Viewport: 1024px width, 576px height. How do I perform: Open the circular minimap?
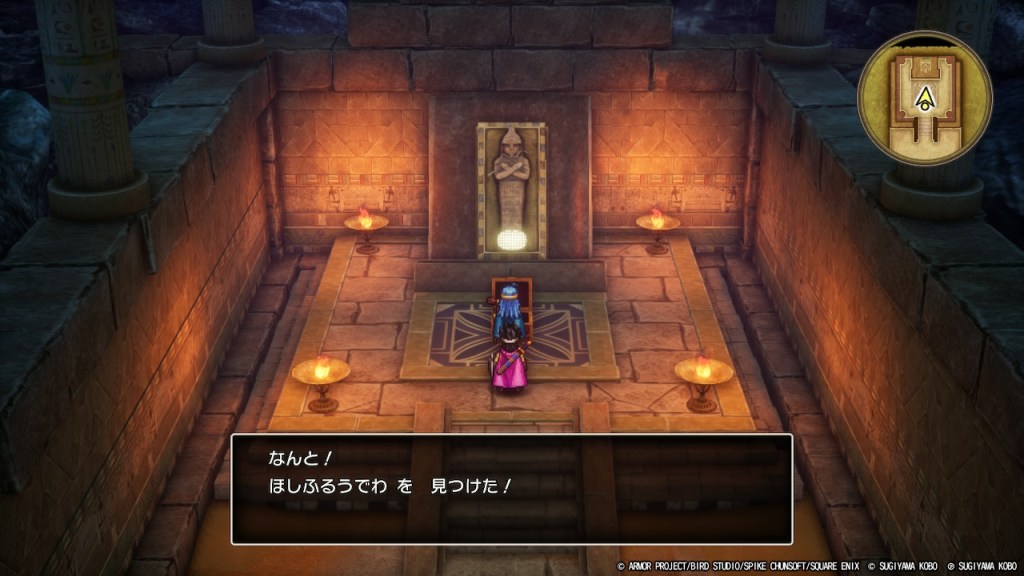pyautogui.click(x=924, y=98)
